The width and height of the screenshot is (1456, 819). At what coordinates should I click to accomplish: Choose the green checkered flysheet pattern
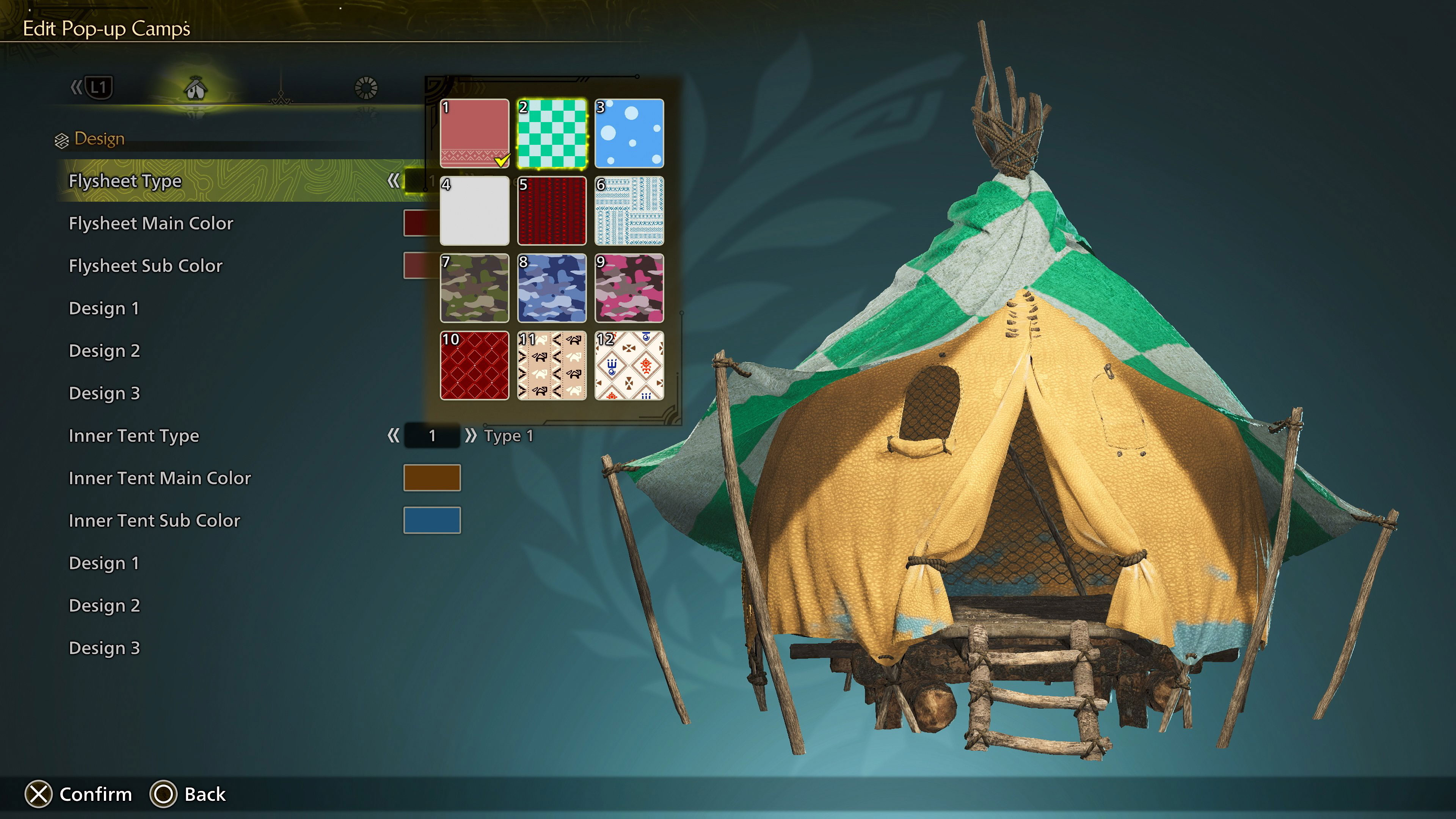pos(552,133)
